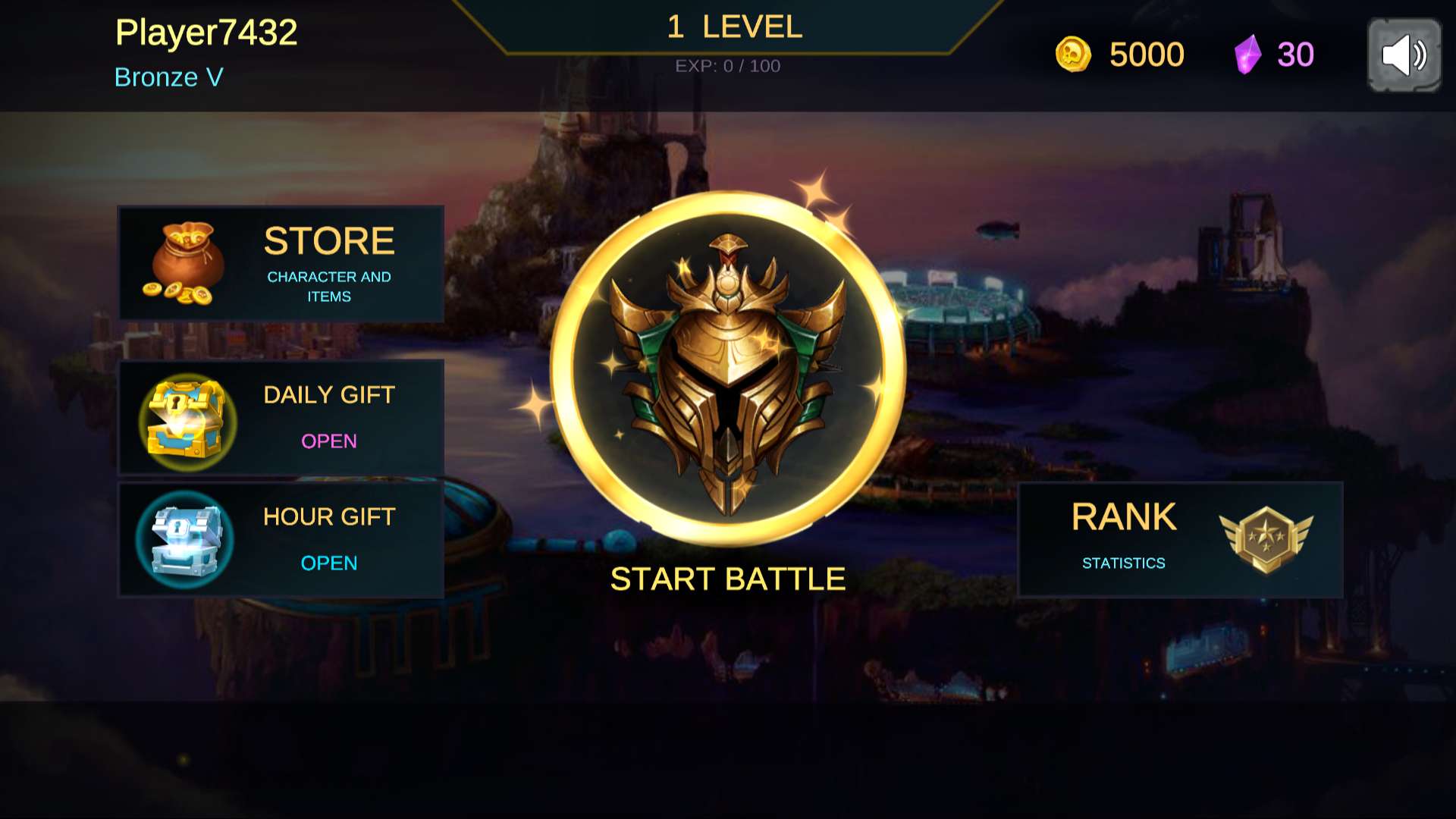View Rank statistics
Screen dimensions: 1456x819
[1180, 540]
